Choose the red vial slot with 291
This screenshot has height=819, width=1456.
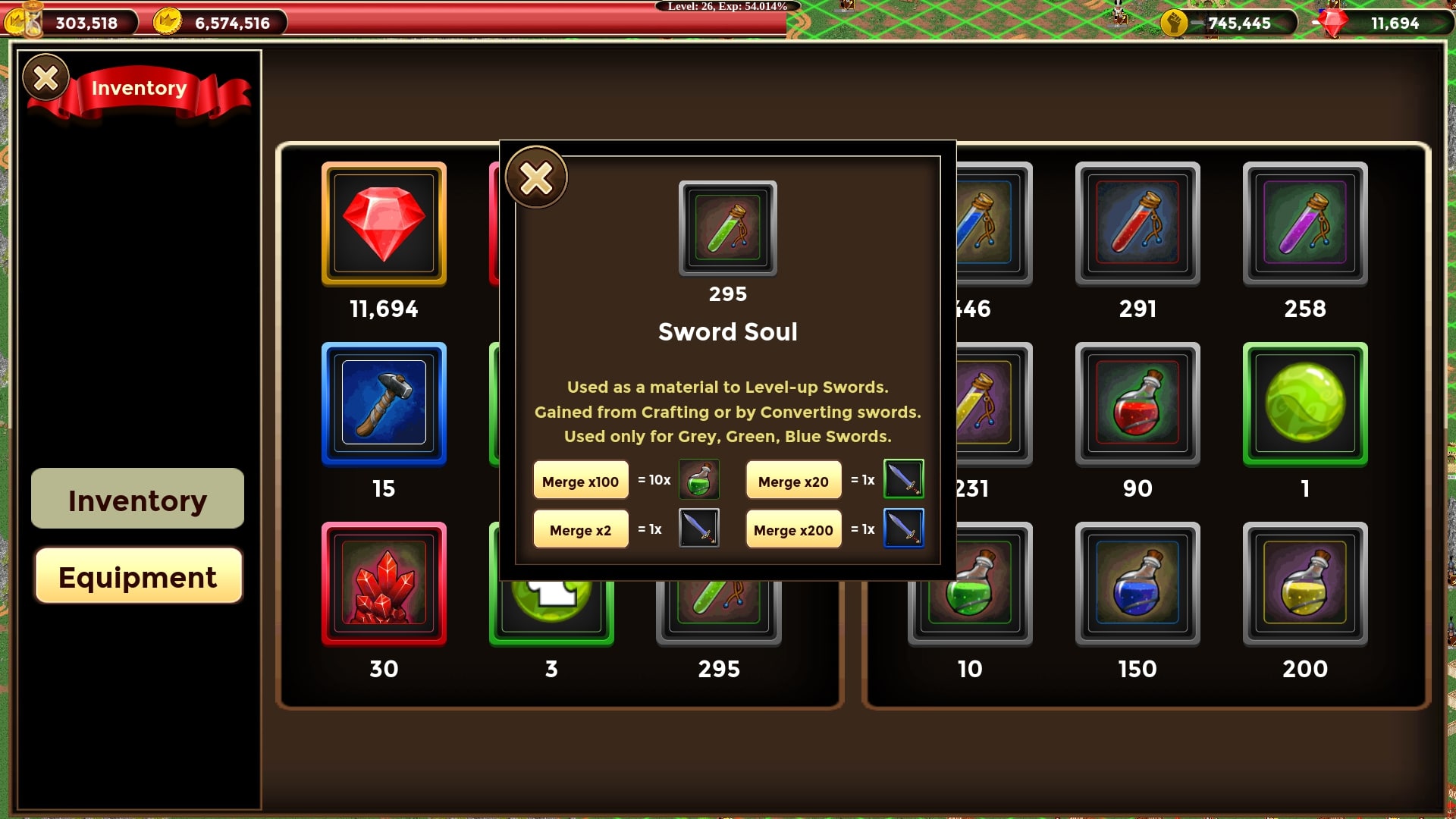point(1137,224)
